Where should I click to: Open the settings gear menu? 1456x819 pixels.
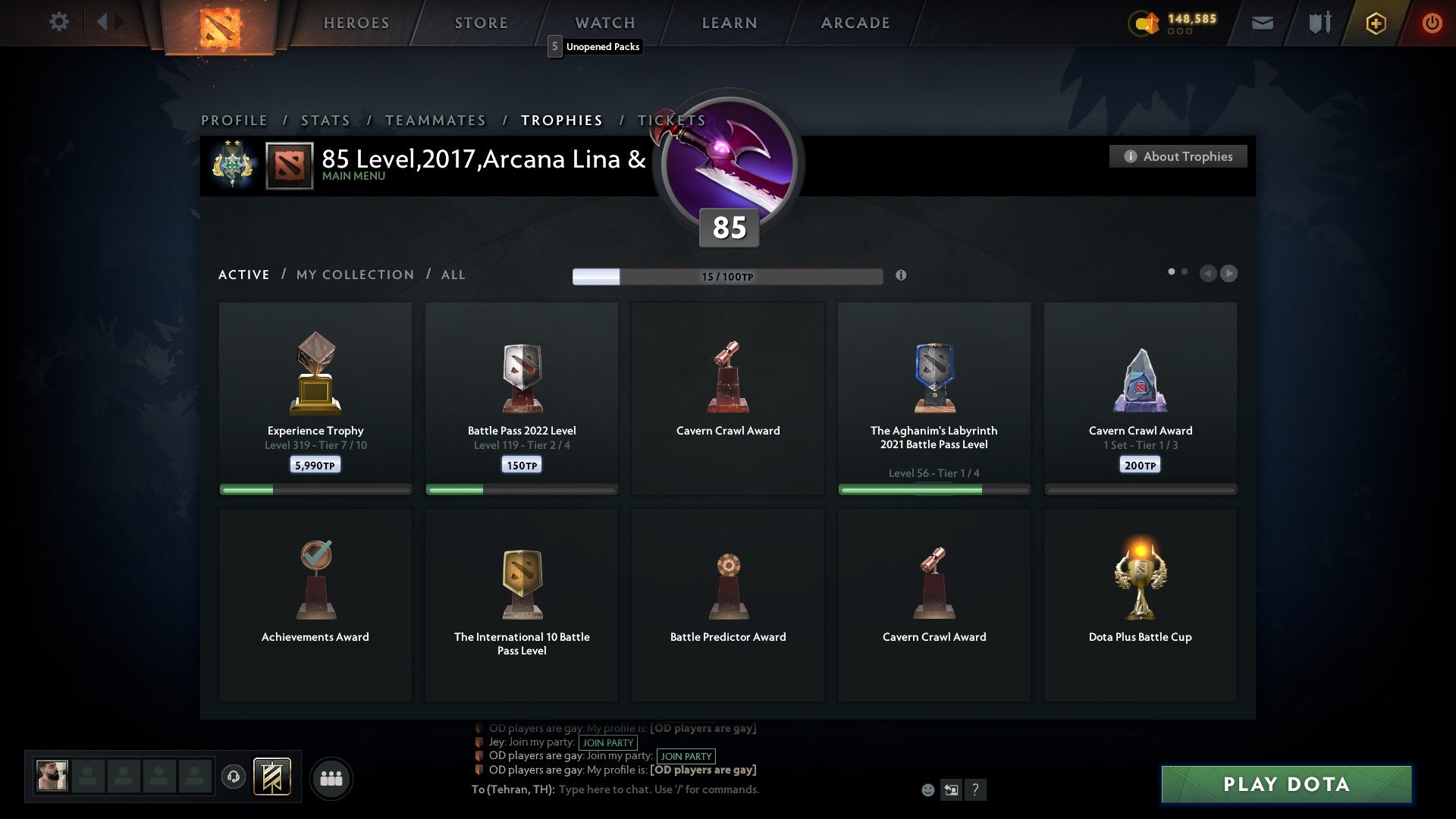pyautogui.click(x=59, y=22)
